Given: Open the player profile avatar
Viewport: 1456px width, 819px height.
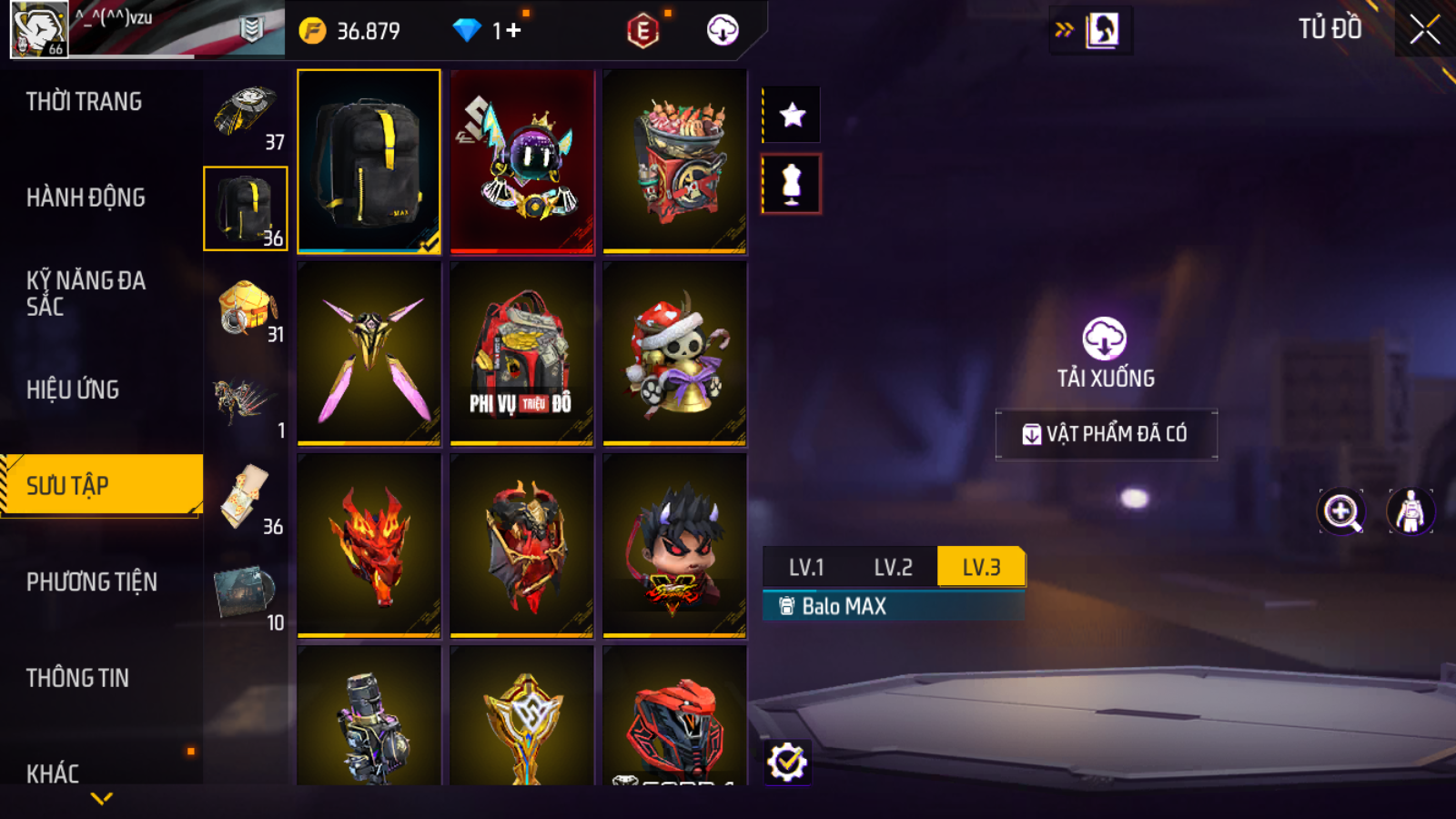Looking at the screenshot, I should click(39, 29).
